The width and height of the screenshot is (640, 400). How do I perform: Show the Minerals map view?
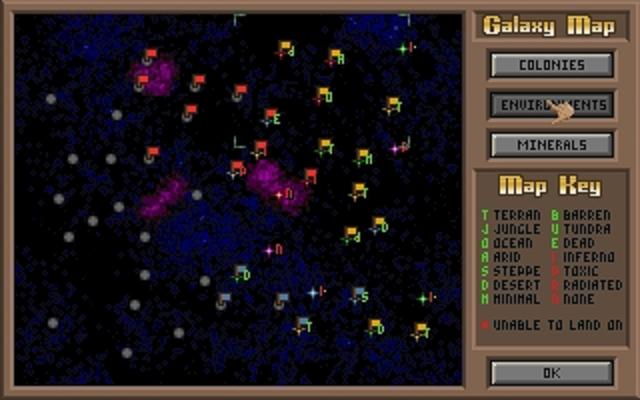(551, 144)
